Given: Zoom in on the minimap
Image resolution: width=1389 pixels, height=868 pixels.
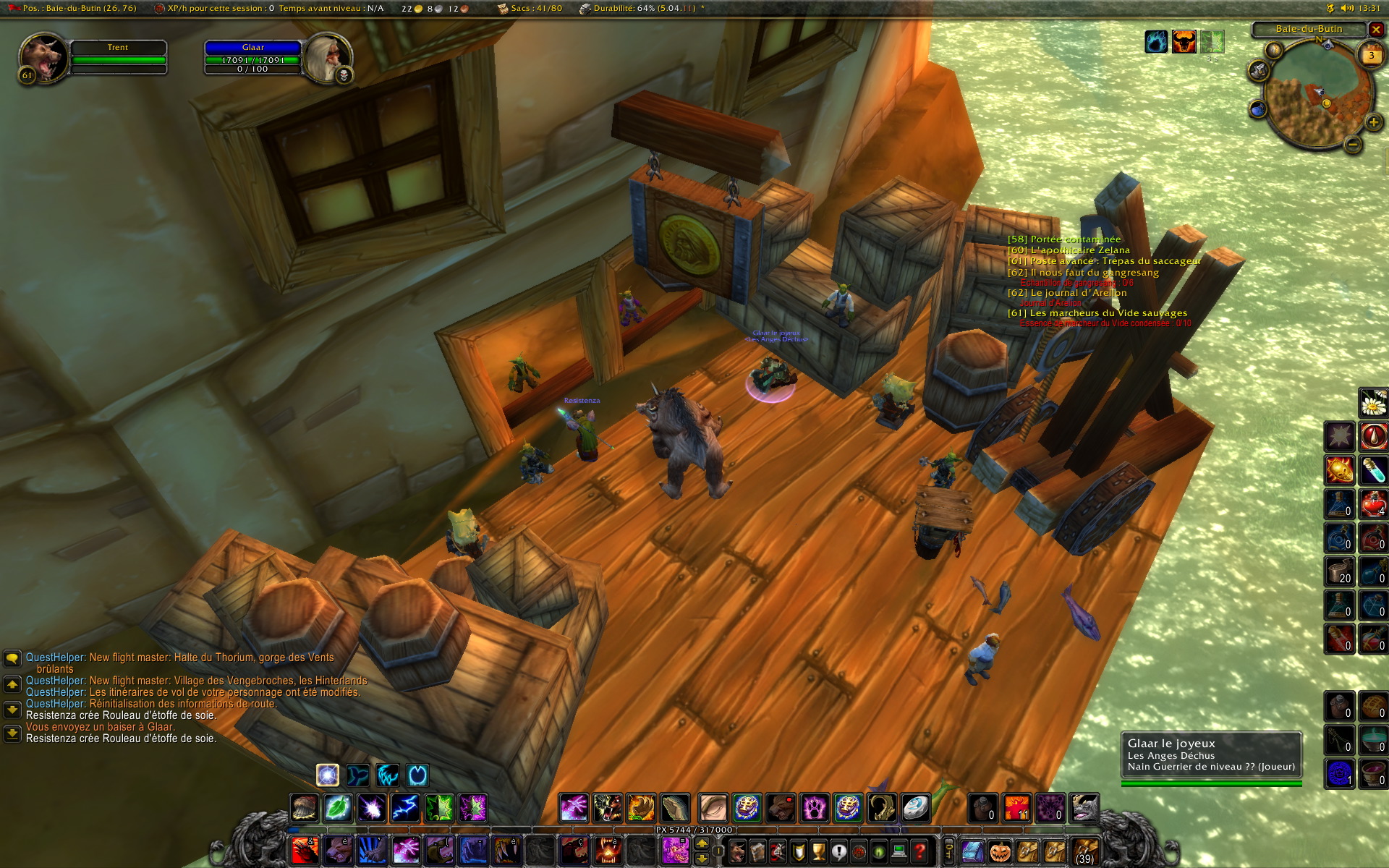Looking at the screenshot, I should pos(1372,122).
